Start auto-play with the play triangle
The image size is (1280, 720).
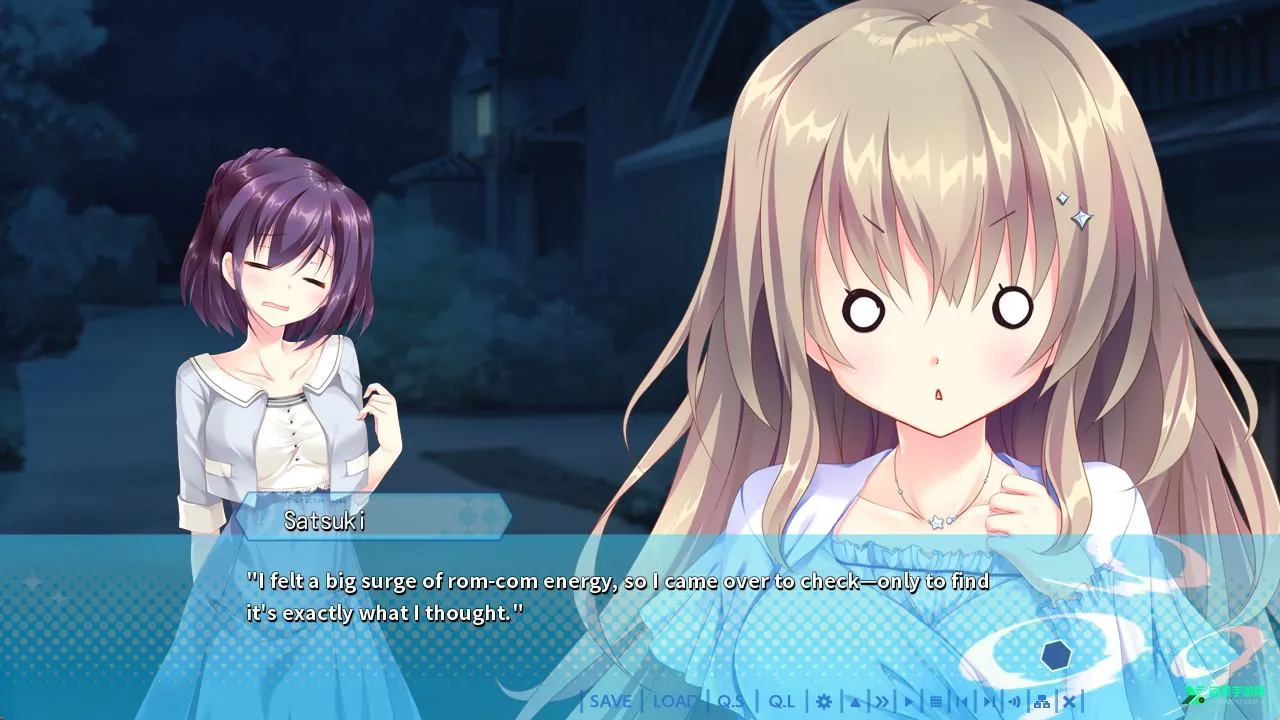(909, 702)
